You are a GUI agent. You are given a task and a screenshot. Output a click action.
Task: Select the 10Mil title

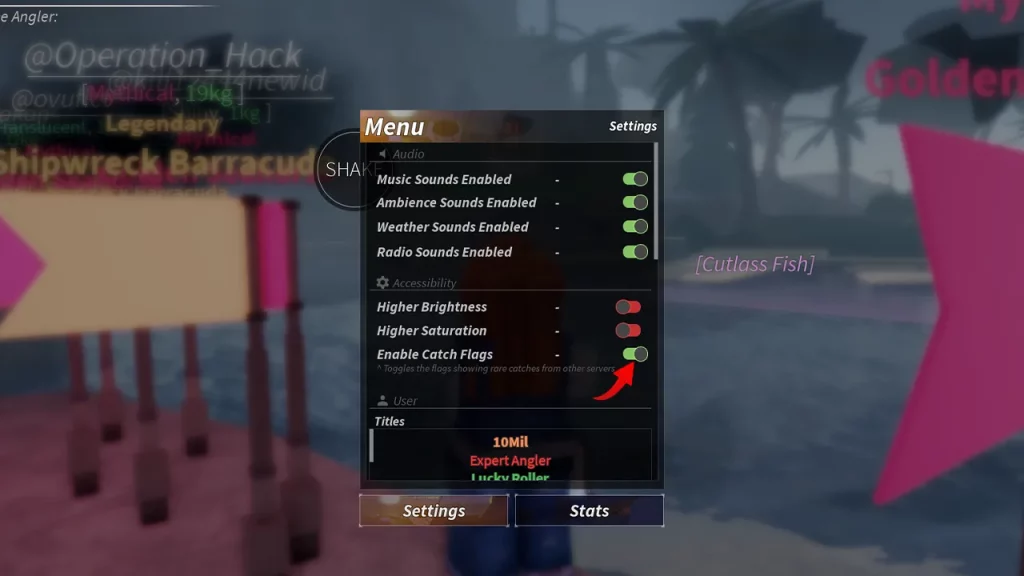tap(510, 442)
